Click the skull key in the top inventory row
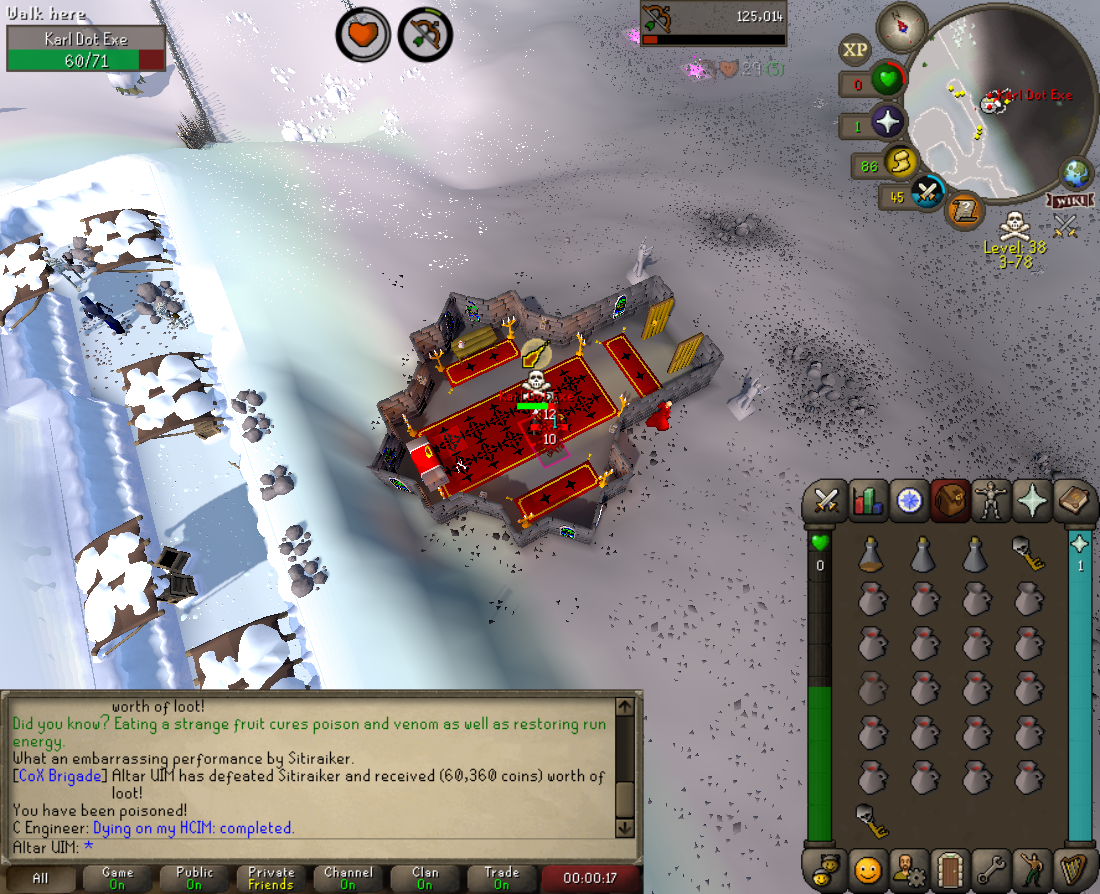Viewport: 1100px width, 894px height. (1026, 554)
